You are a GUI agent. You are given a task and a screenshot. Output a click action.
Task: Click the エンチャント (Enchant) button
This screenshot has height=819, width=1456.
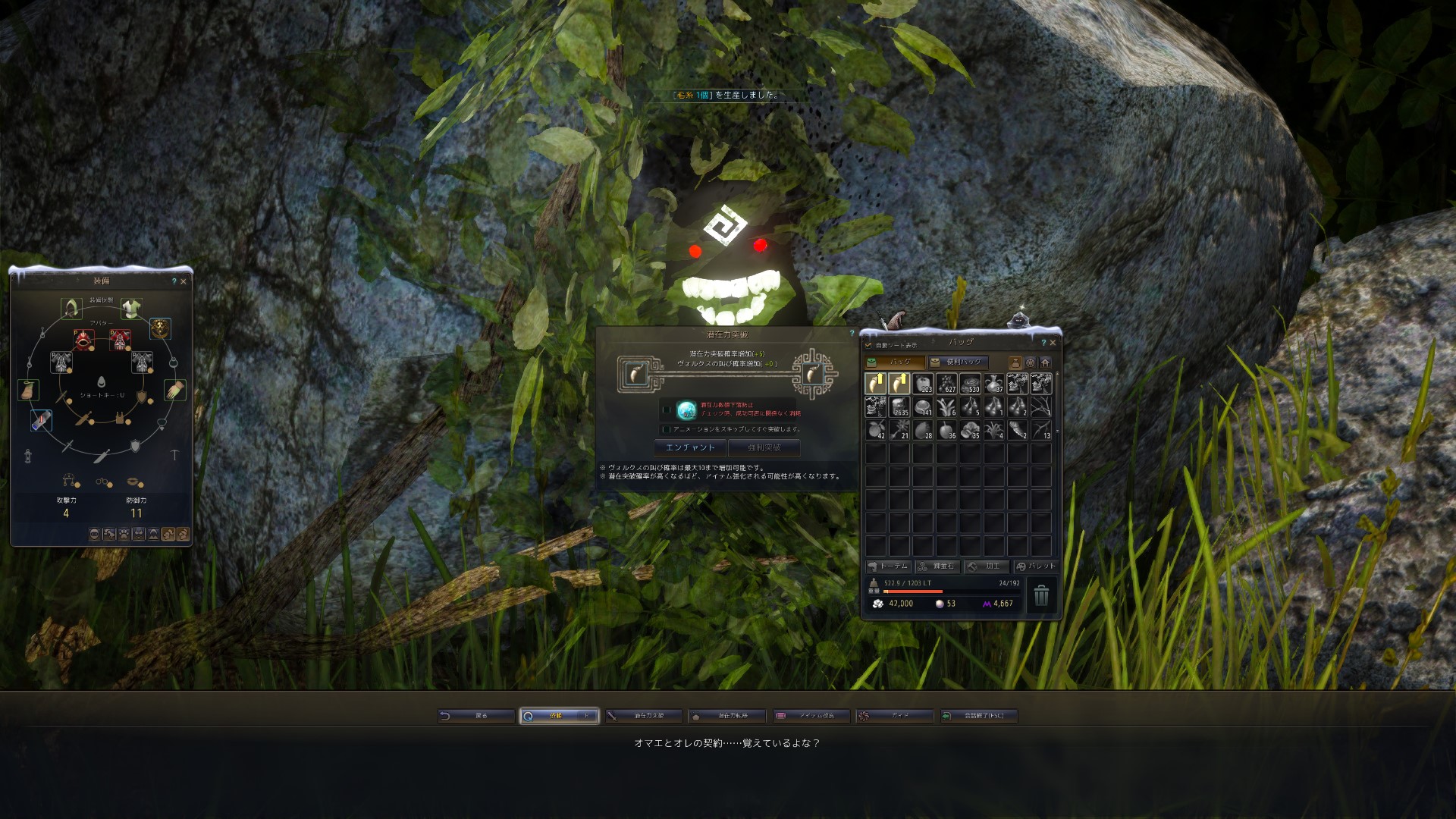(x=689, y=447)
